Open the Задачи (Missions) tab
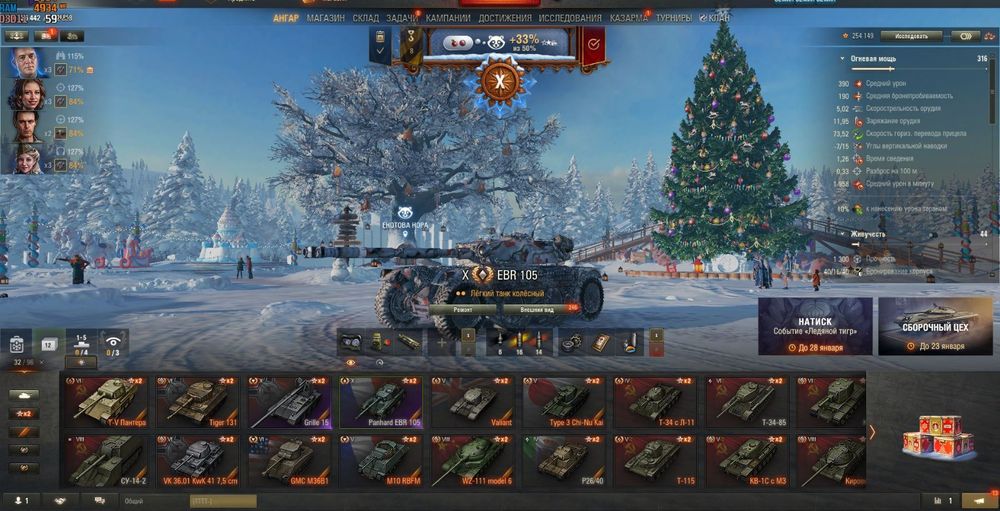The height and width of the screenshot is (511, 1000). 402,18
